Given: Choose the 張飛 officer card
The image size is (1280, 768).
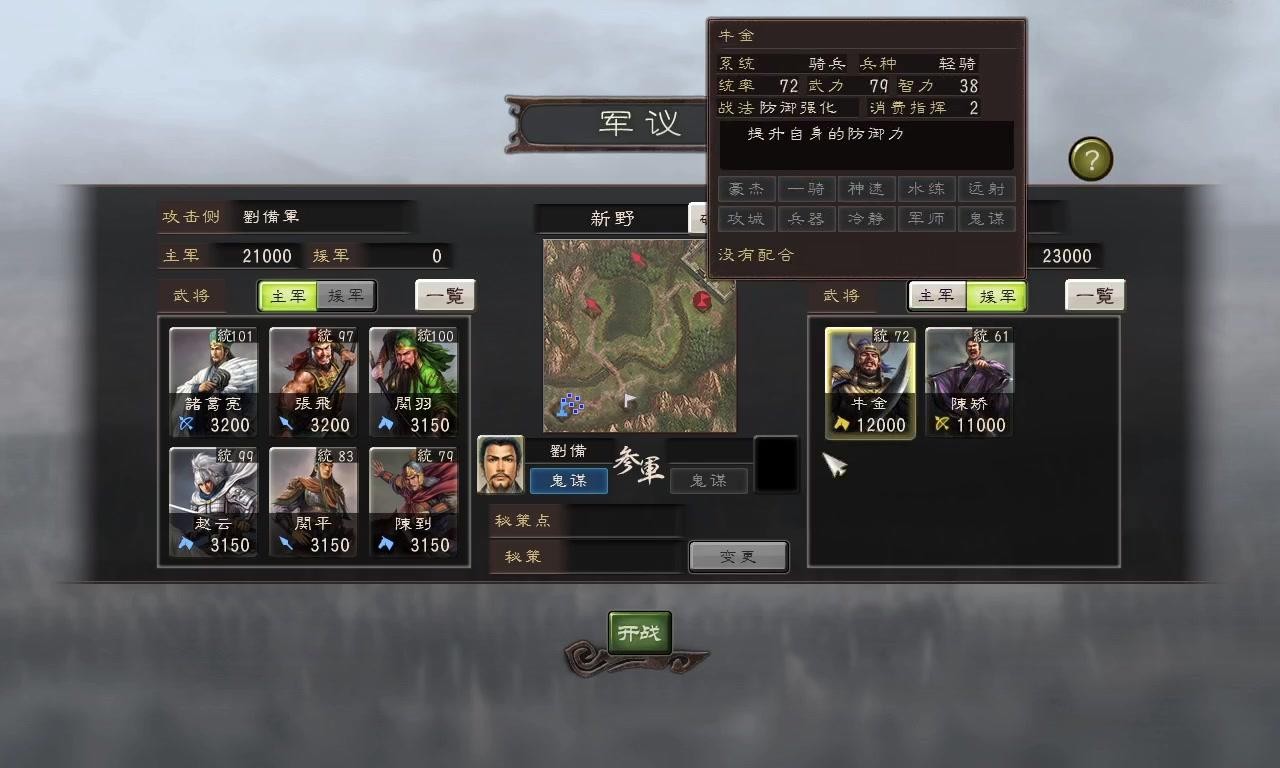Looking at the screenshot, I should 313,382.
